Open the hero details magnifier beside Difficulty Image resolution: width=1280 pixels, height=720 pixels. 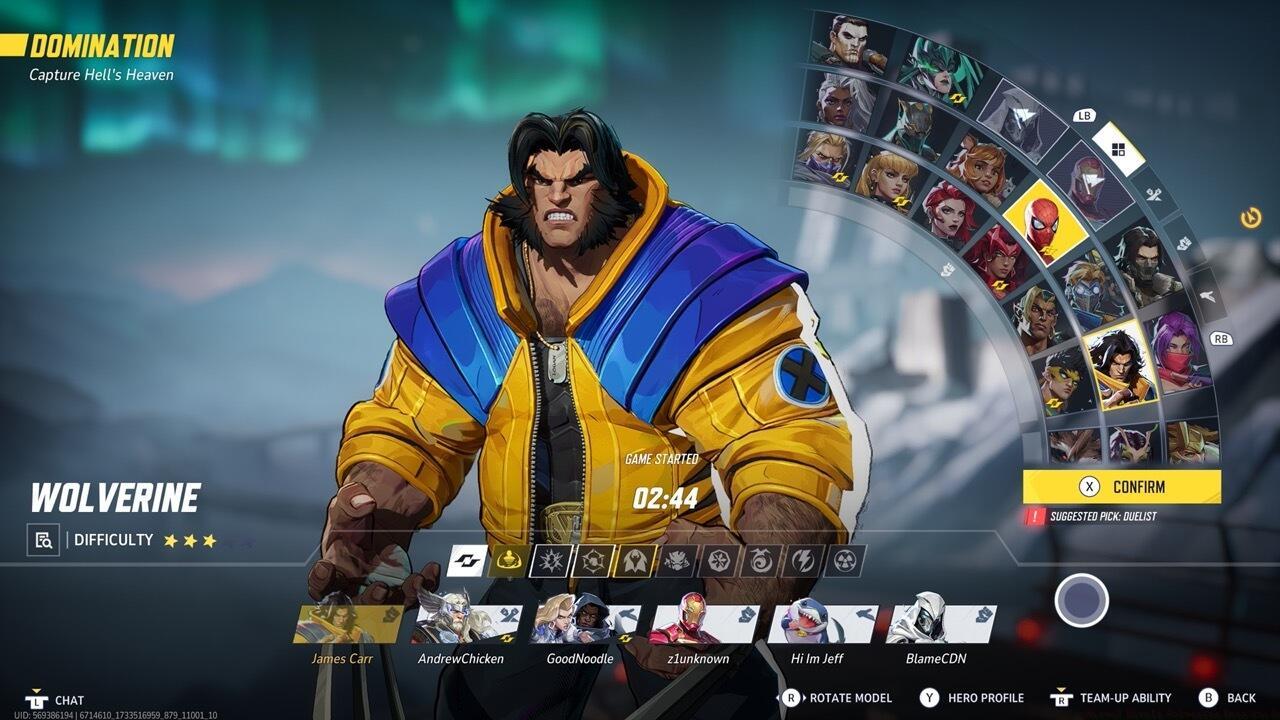(41, 539)
